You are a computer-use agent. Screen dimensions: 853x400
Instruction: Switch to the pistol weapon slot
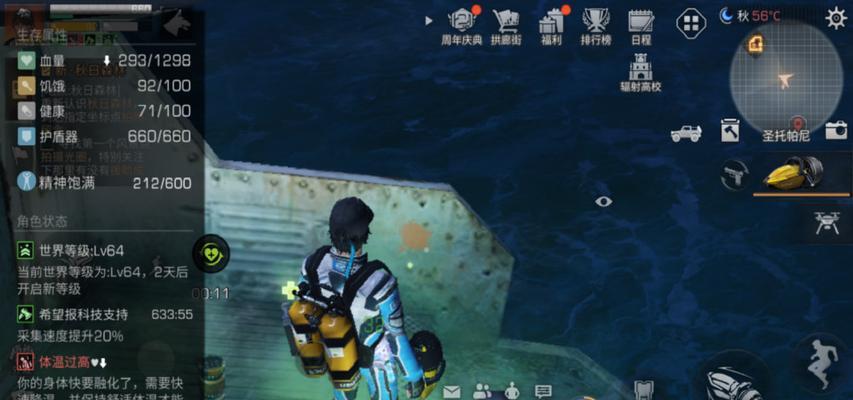[733, 174]
